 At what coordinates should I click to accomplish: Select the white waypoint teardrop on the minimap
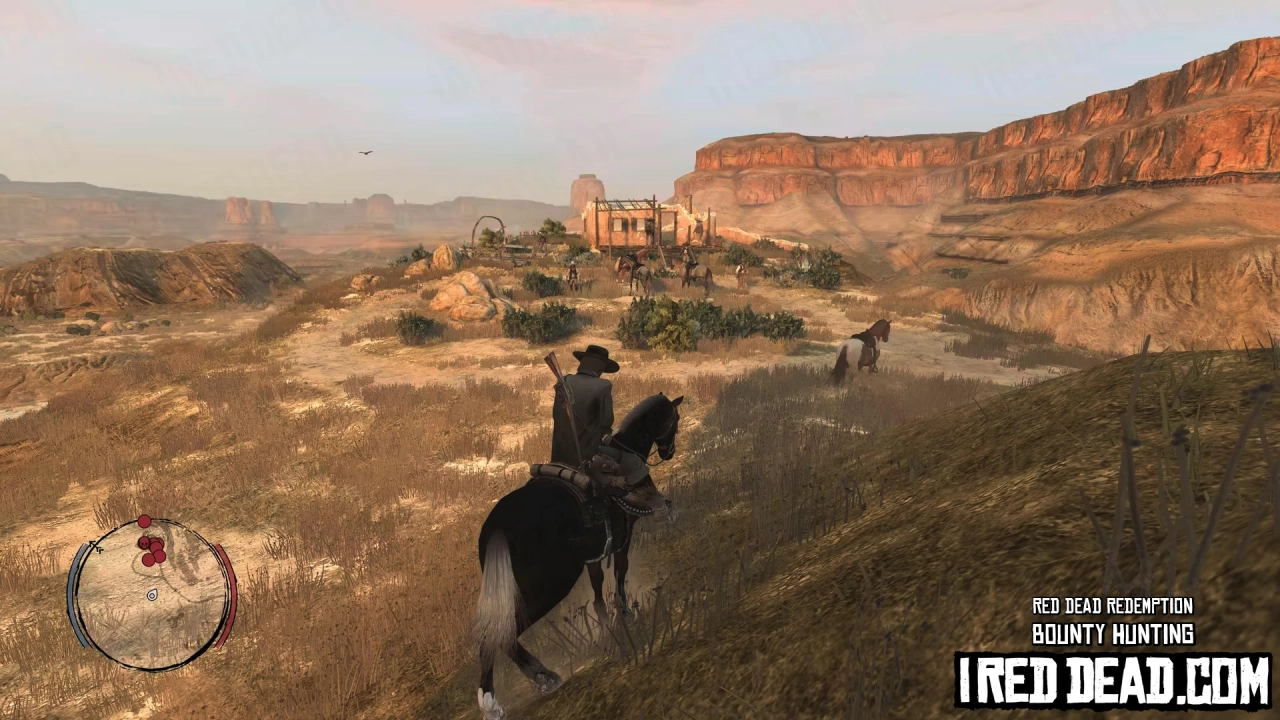152,596
